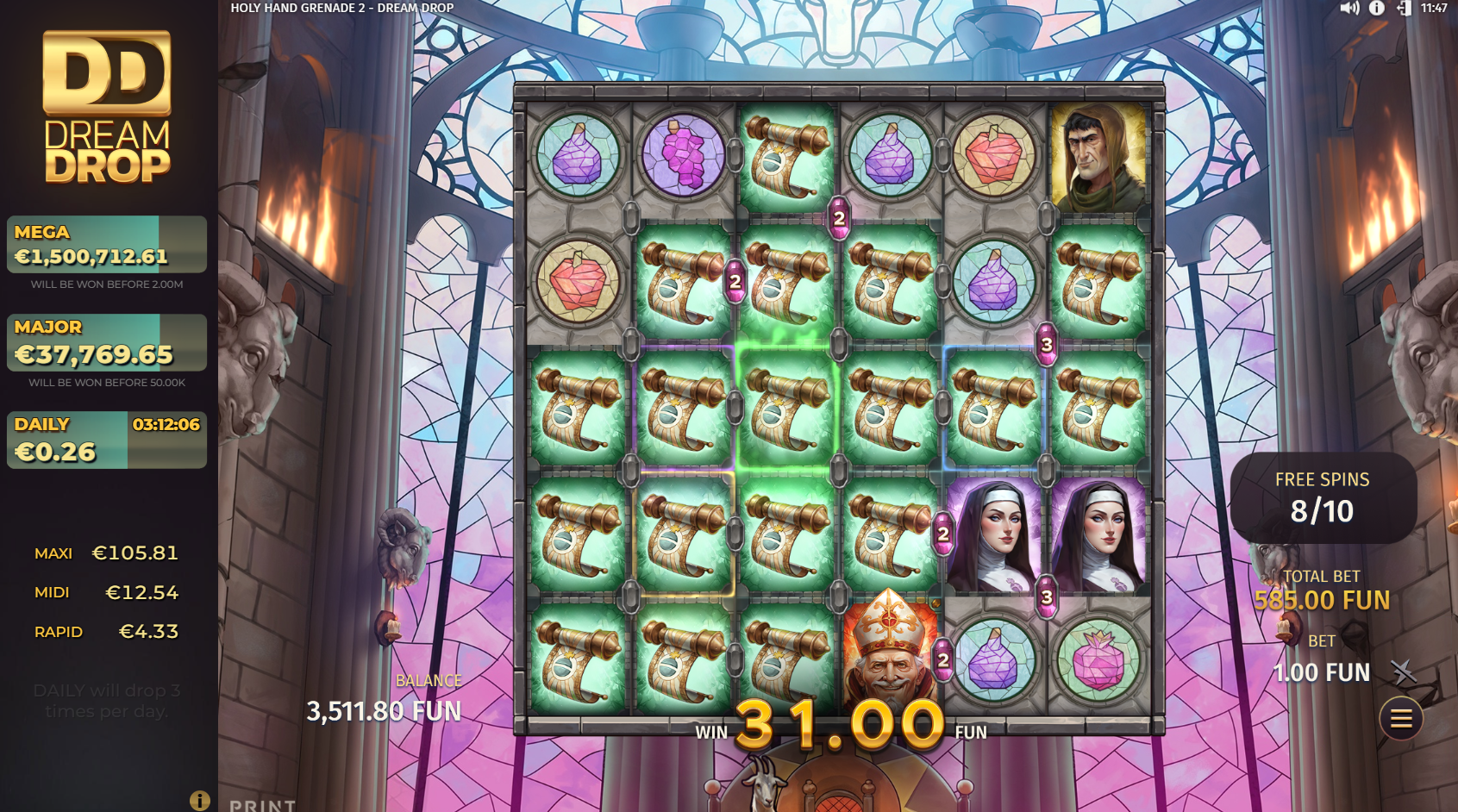This screenshot has height=812, width=1458.
Task: View the MAJOR jackpot panel
Action: click(x=107, y=342)
